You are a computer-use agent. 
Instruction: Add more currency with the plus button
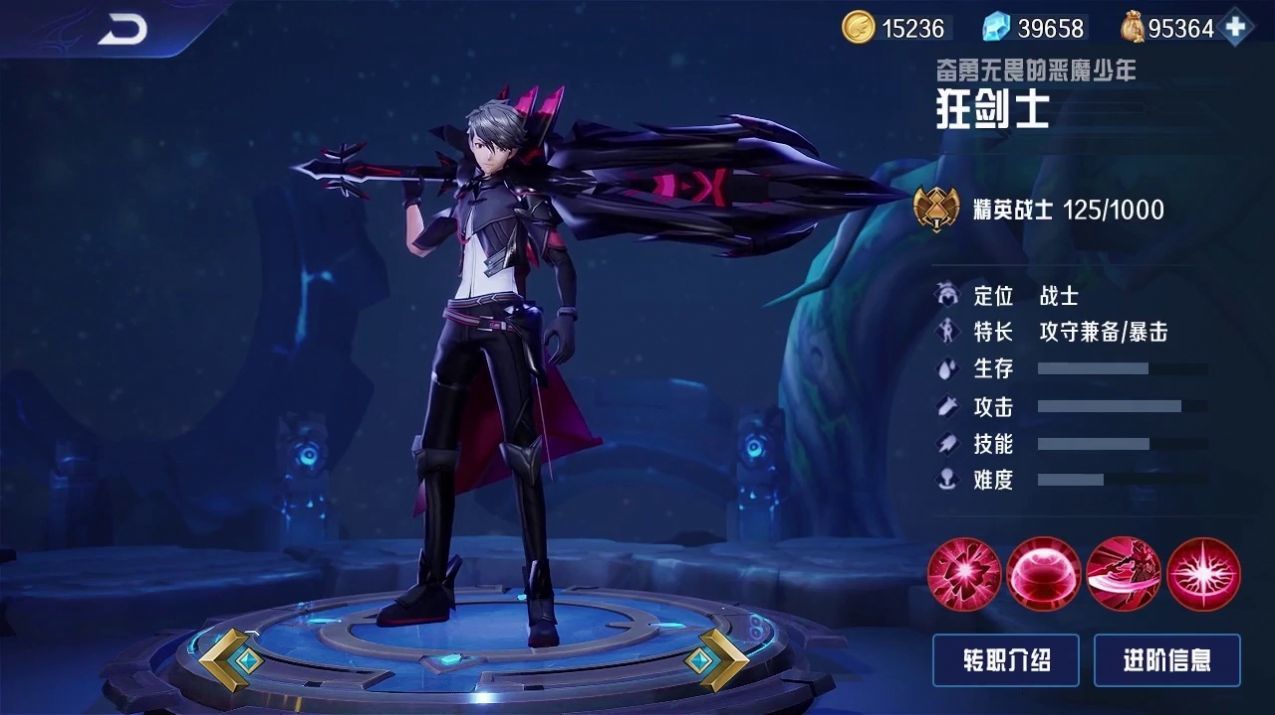tap(1236, 27)
